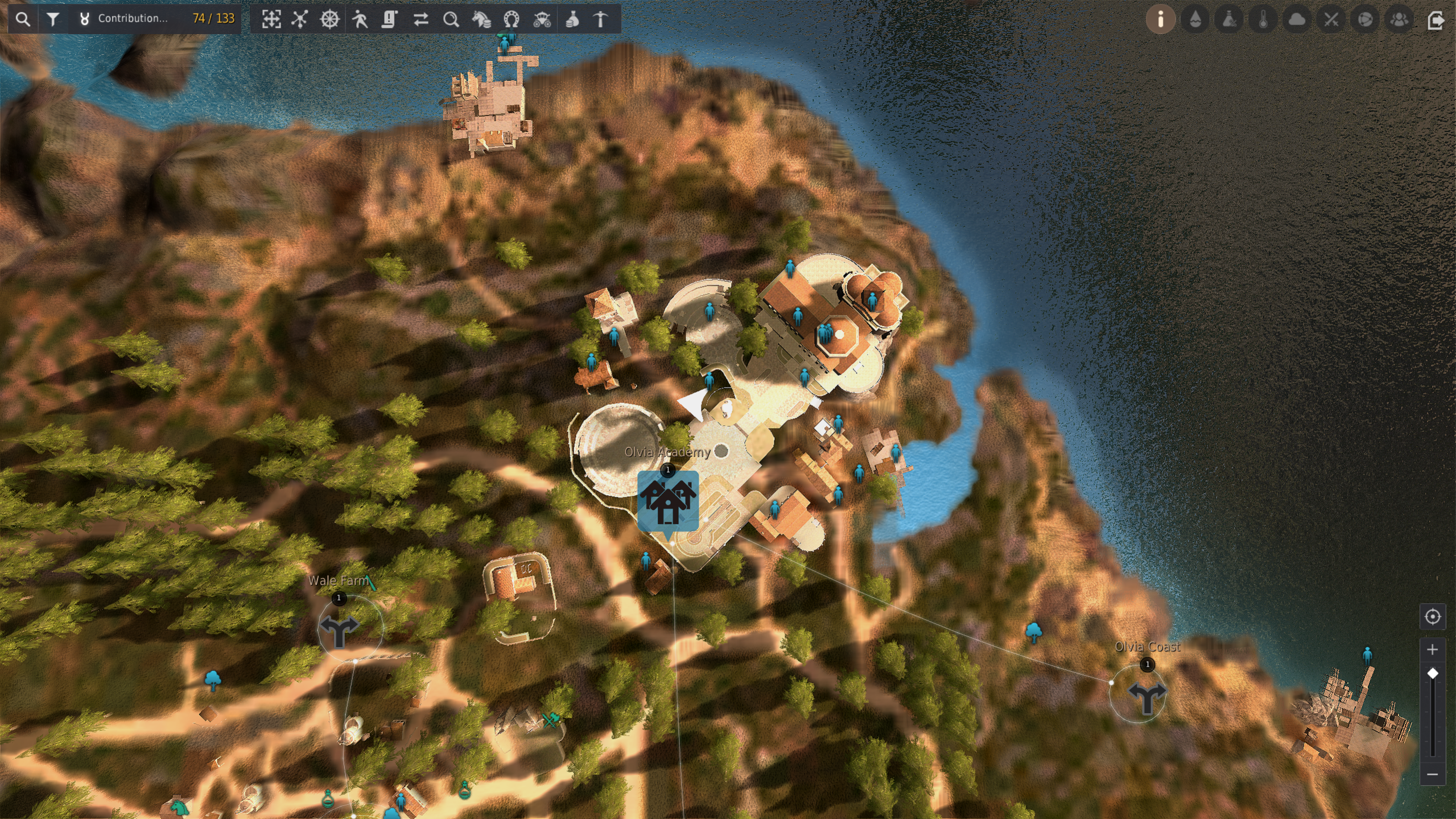Zoom in with the plus button

pyautogui.click(x=1432, y=649)
